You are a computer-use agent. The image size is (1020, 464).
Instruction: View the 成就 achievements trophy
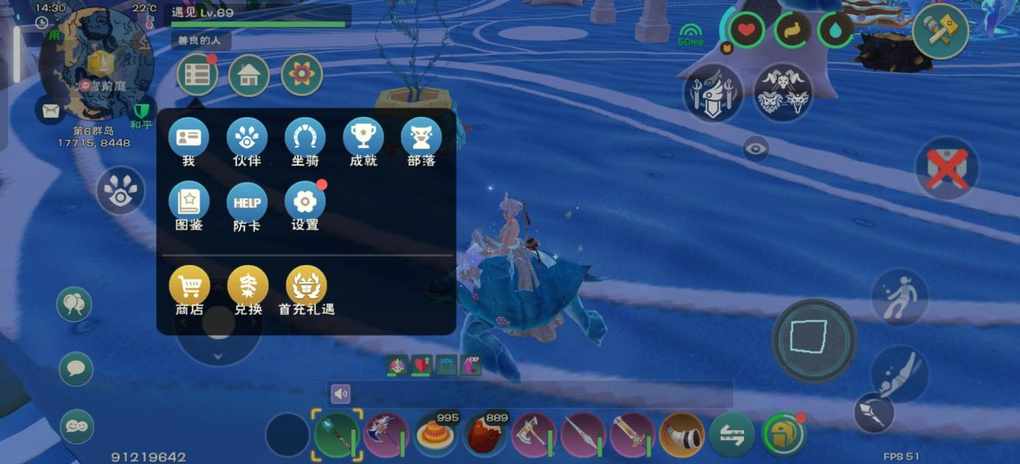(363, 138)
